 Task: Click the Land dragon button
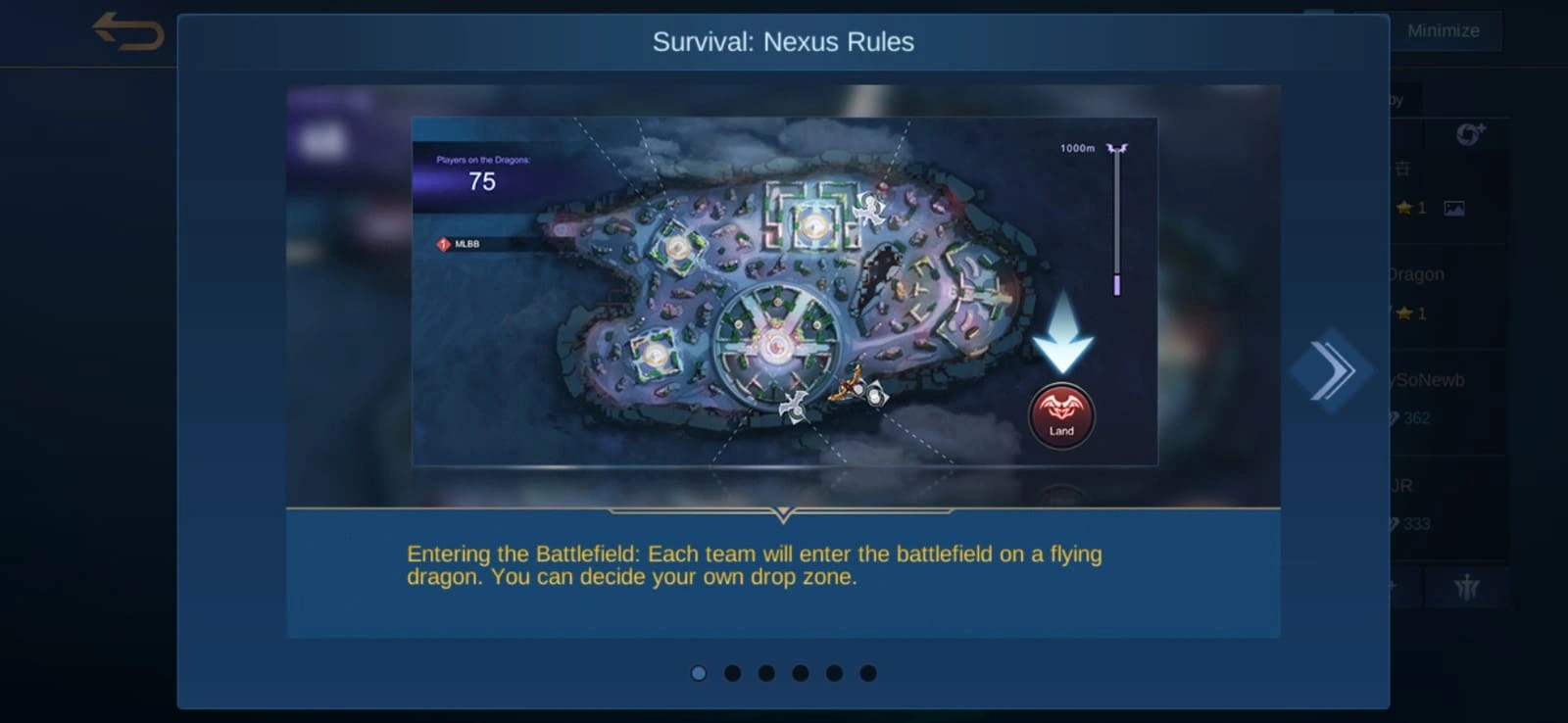point(1061,415)
